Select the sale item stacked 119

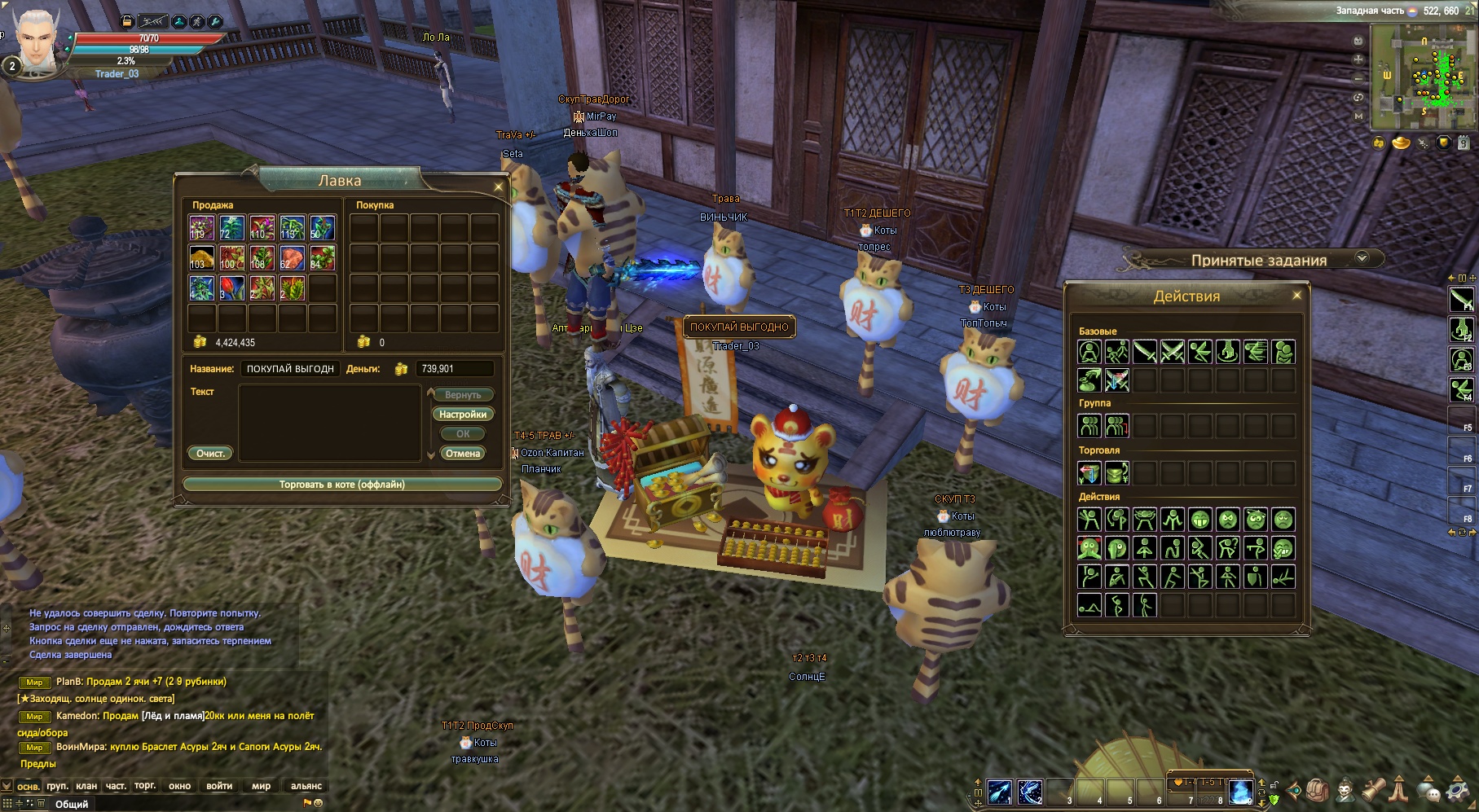[x=201, y=227]
